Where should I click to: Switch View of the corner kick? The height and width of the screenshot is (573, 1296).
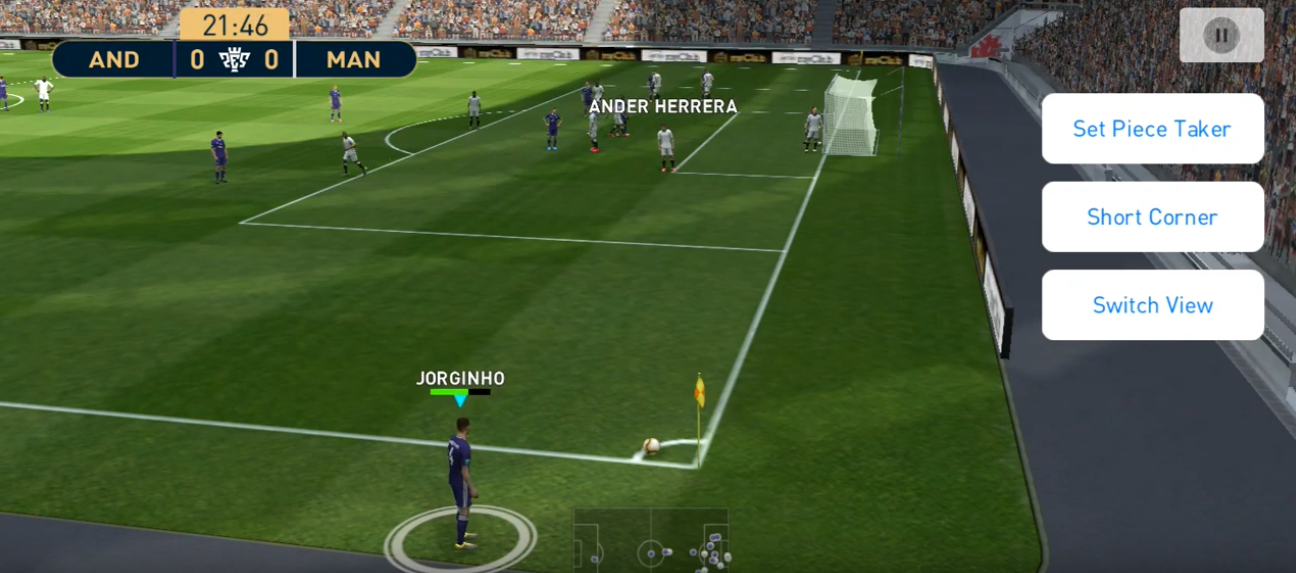[x=1152, y=305]
